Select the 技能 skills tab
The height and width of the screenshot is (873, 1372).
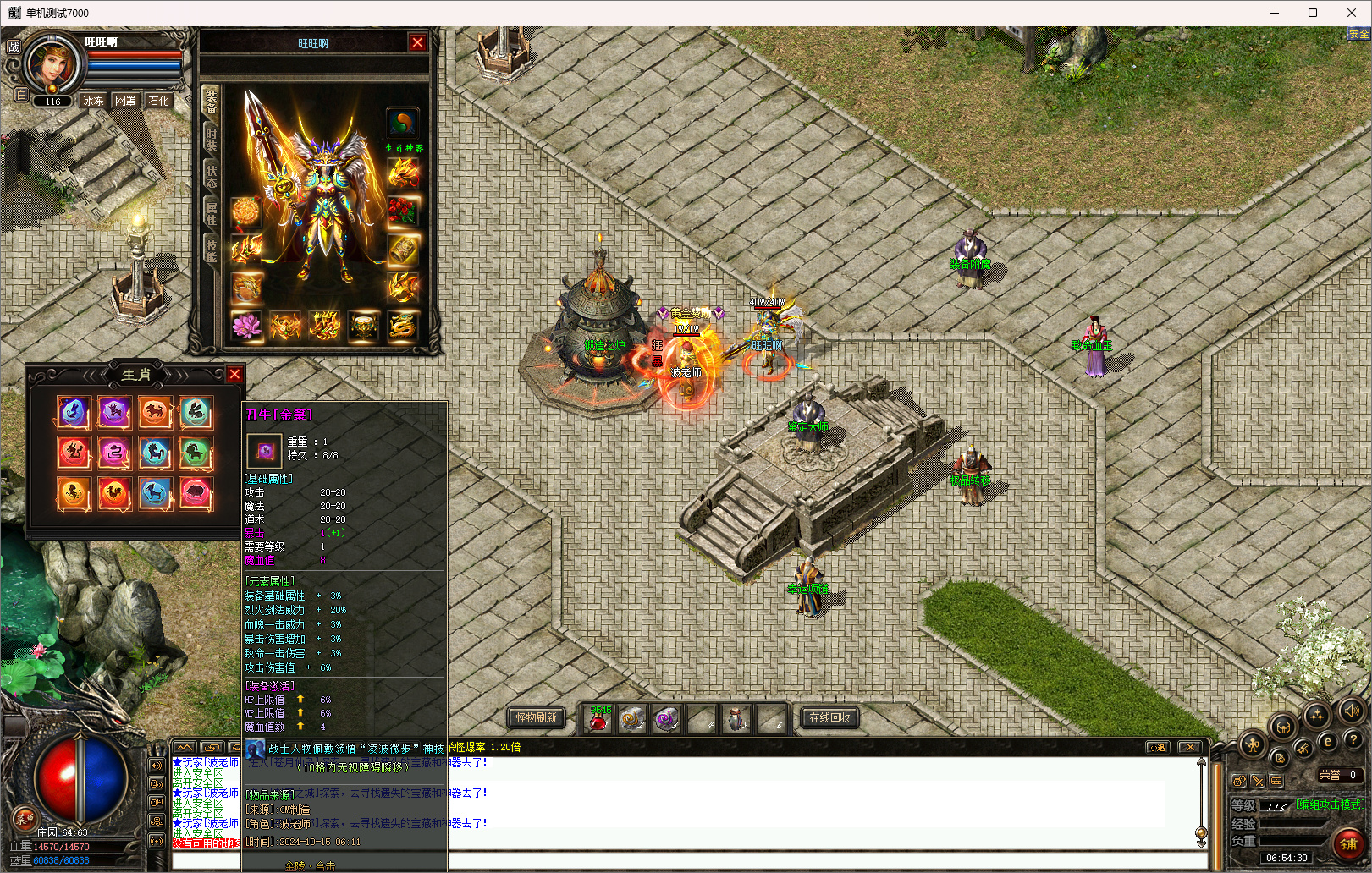211,250
